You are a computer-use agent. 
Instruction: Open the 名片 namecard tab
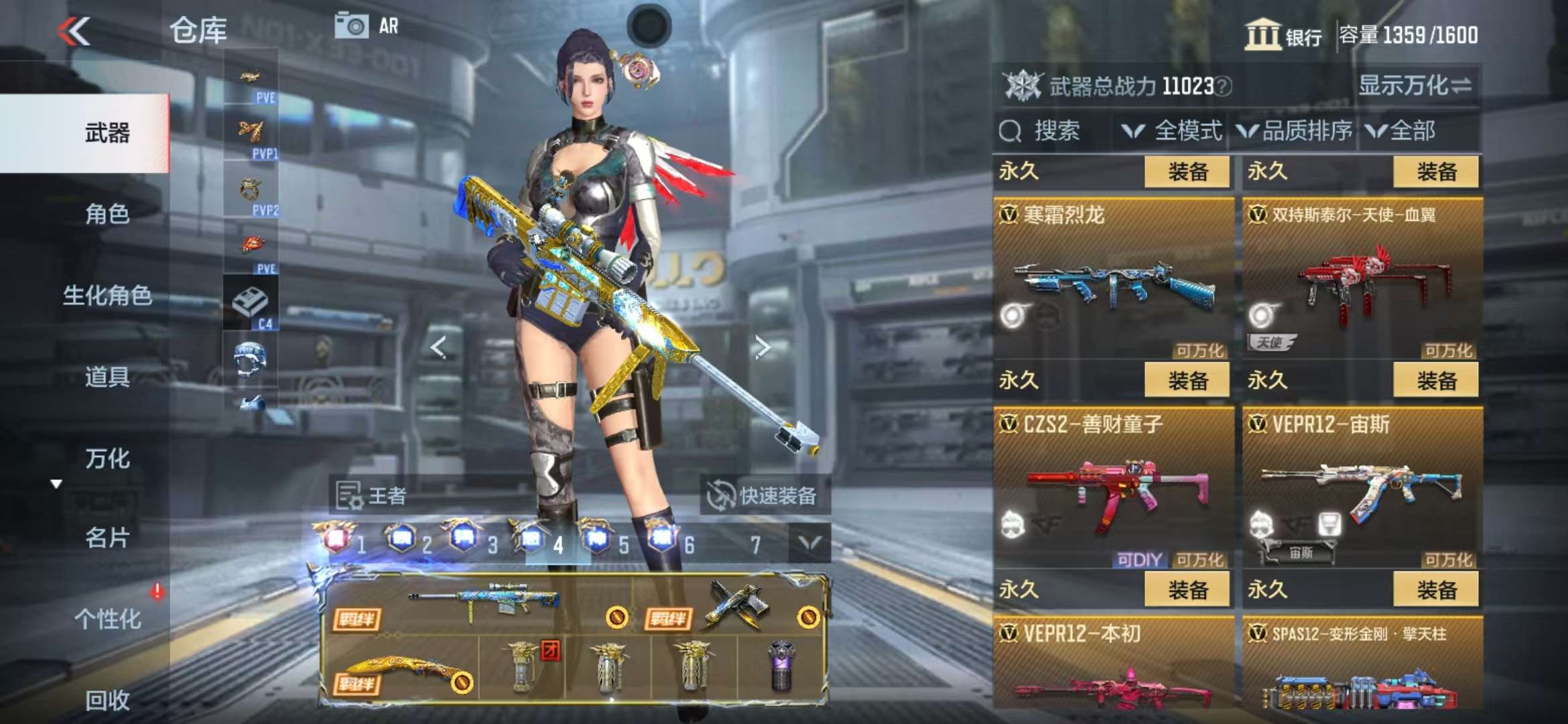(107, 538)
